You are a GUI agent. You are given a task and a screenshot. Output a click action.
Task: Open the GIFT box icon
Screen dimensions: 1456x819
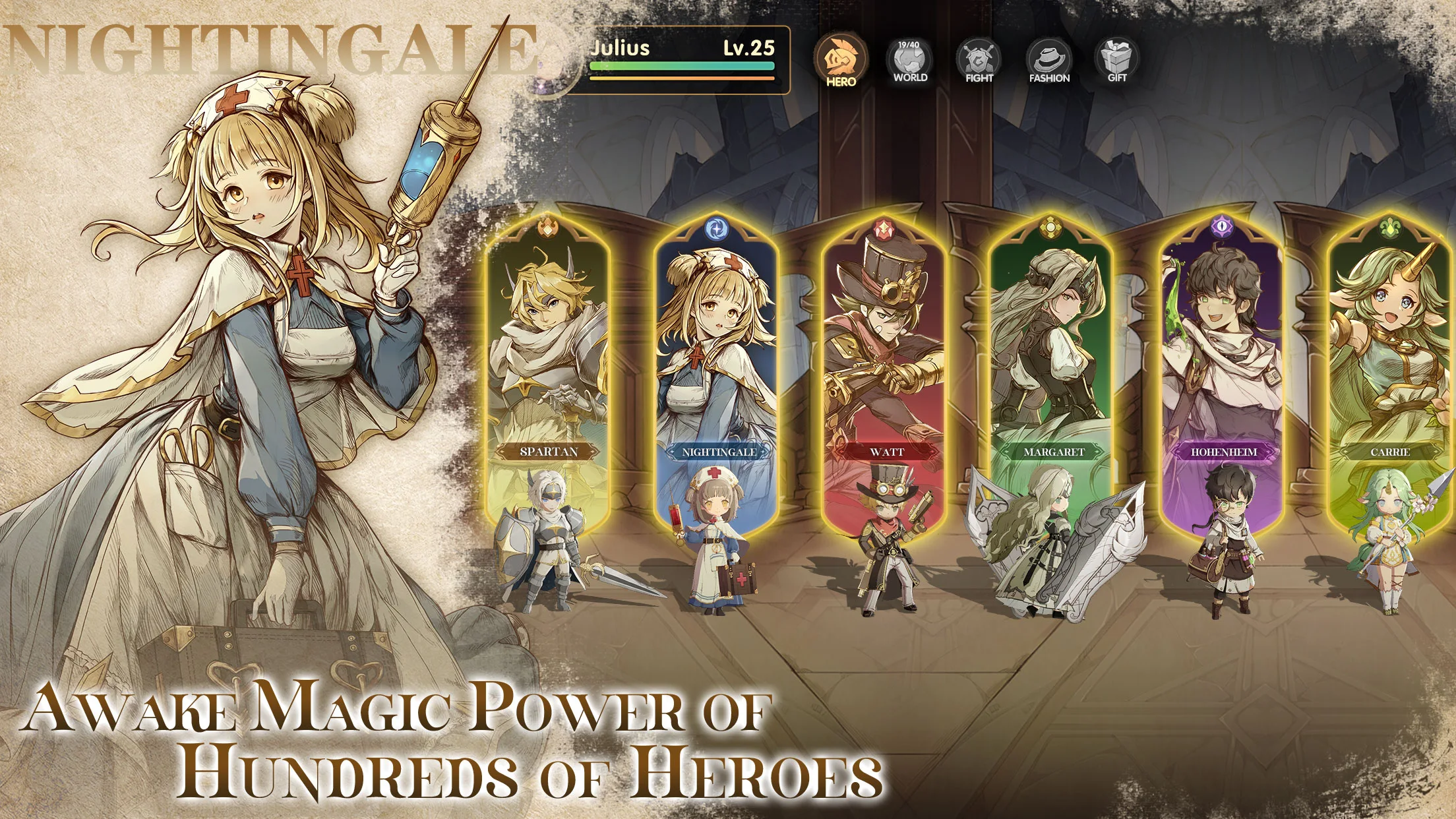coord(1120,60)
